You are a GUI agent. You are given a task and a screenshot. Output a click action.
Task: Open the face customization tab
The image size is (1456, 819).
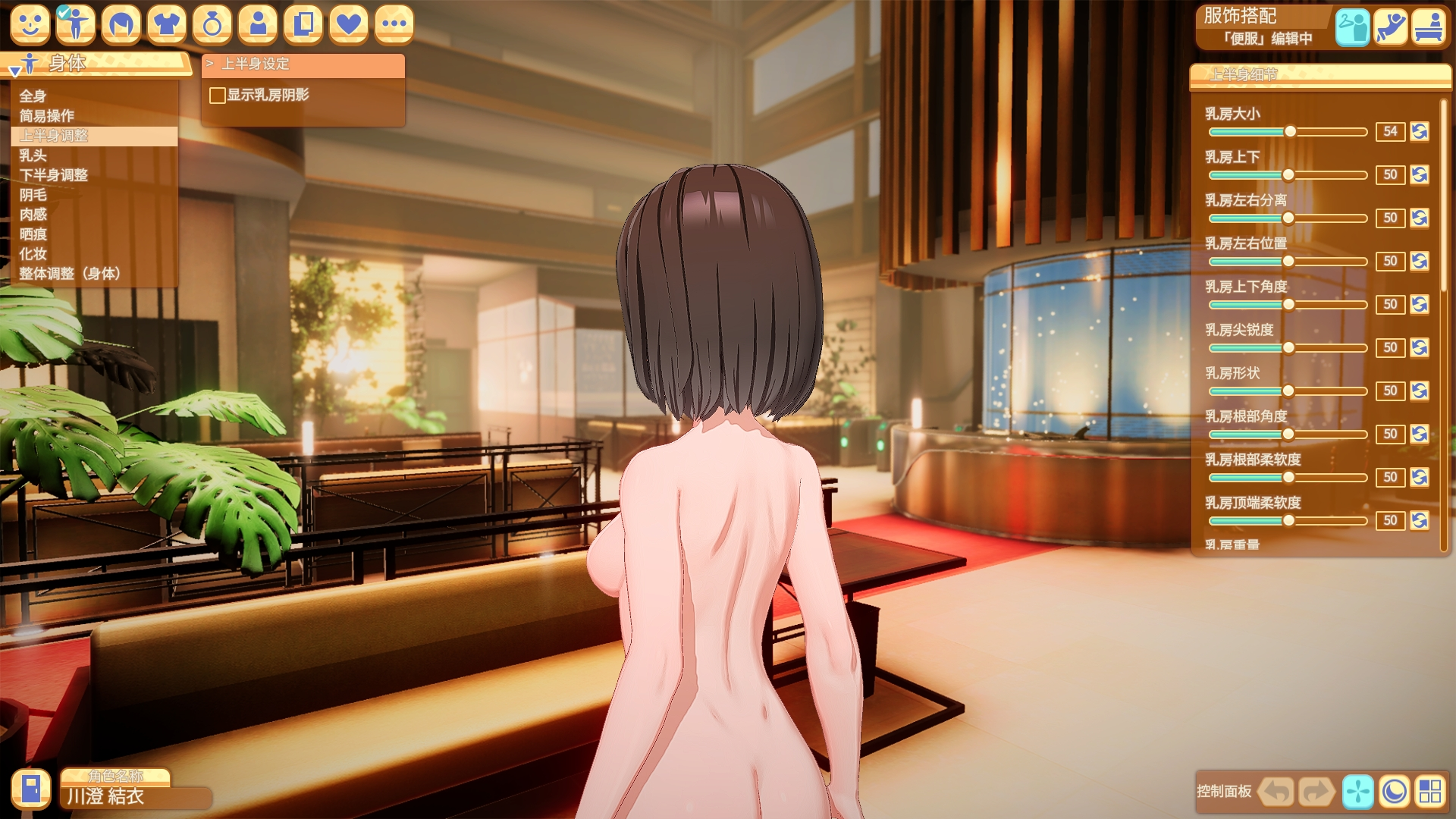point(30,25)
